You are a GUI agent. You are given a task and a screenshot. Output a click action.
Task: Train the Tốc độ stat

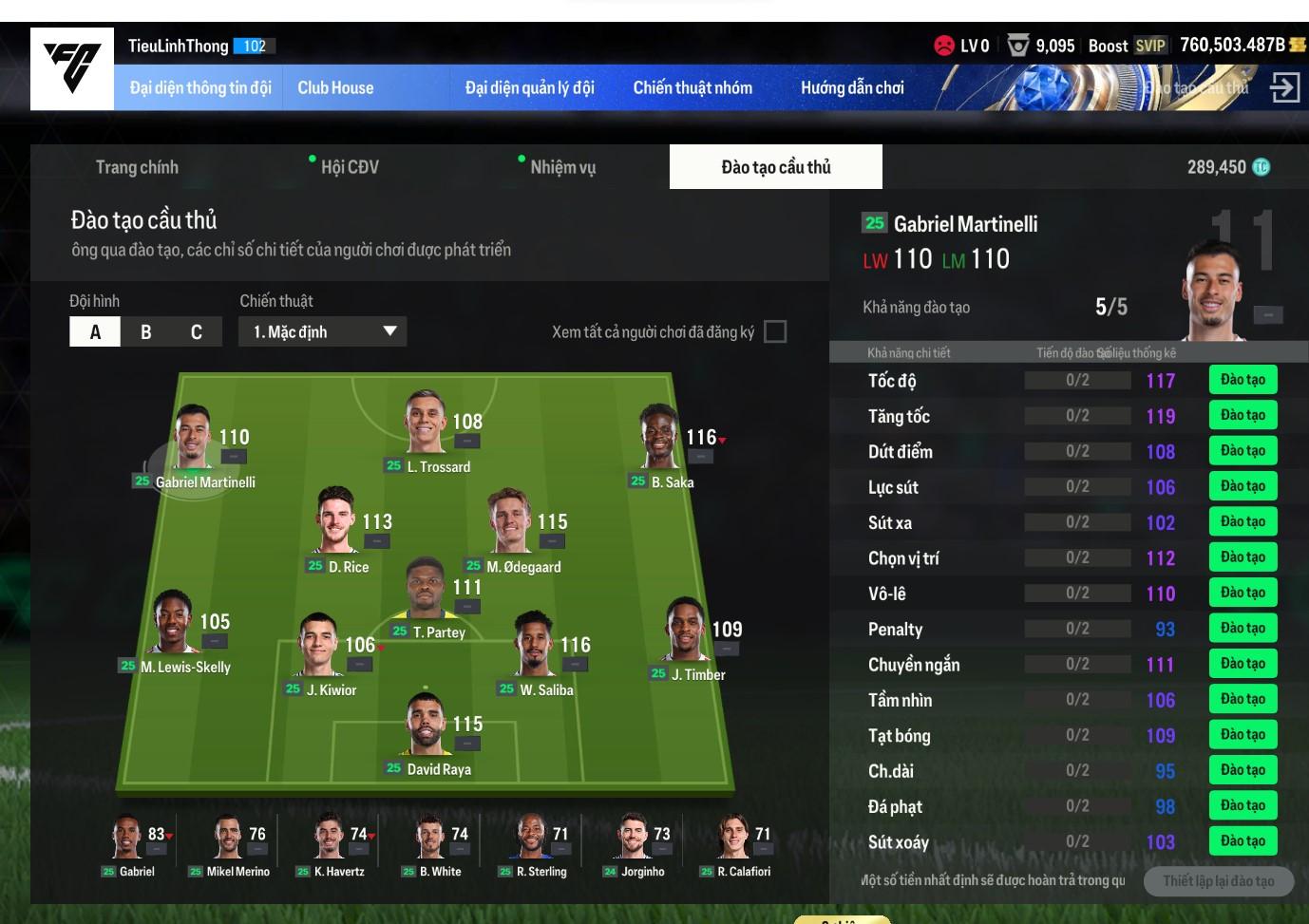pos(1243,380)
